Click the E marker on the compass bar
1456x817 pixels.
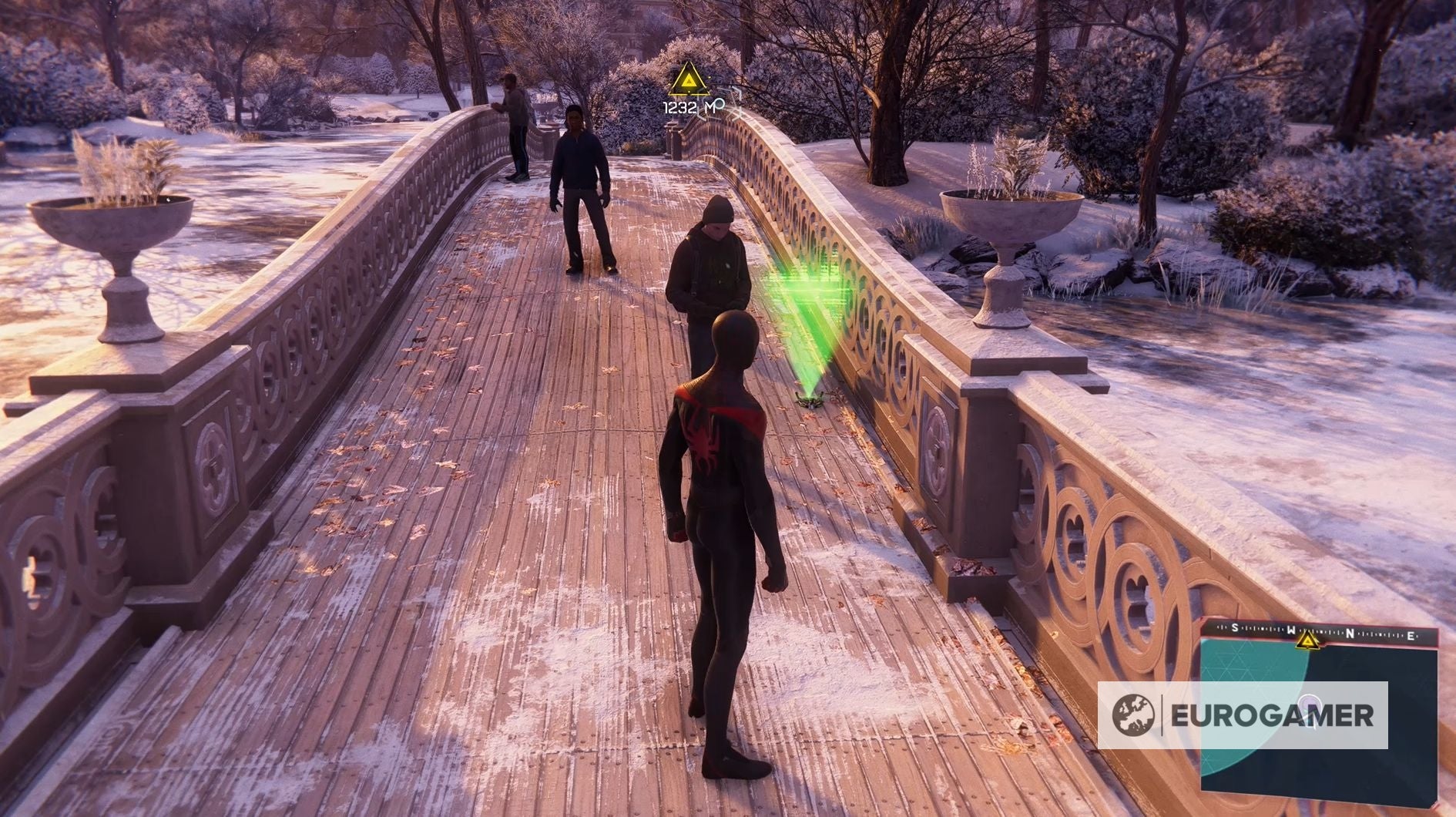coord(1411,635)
